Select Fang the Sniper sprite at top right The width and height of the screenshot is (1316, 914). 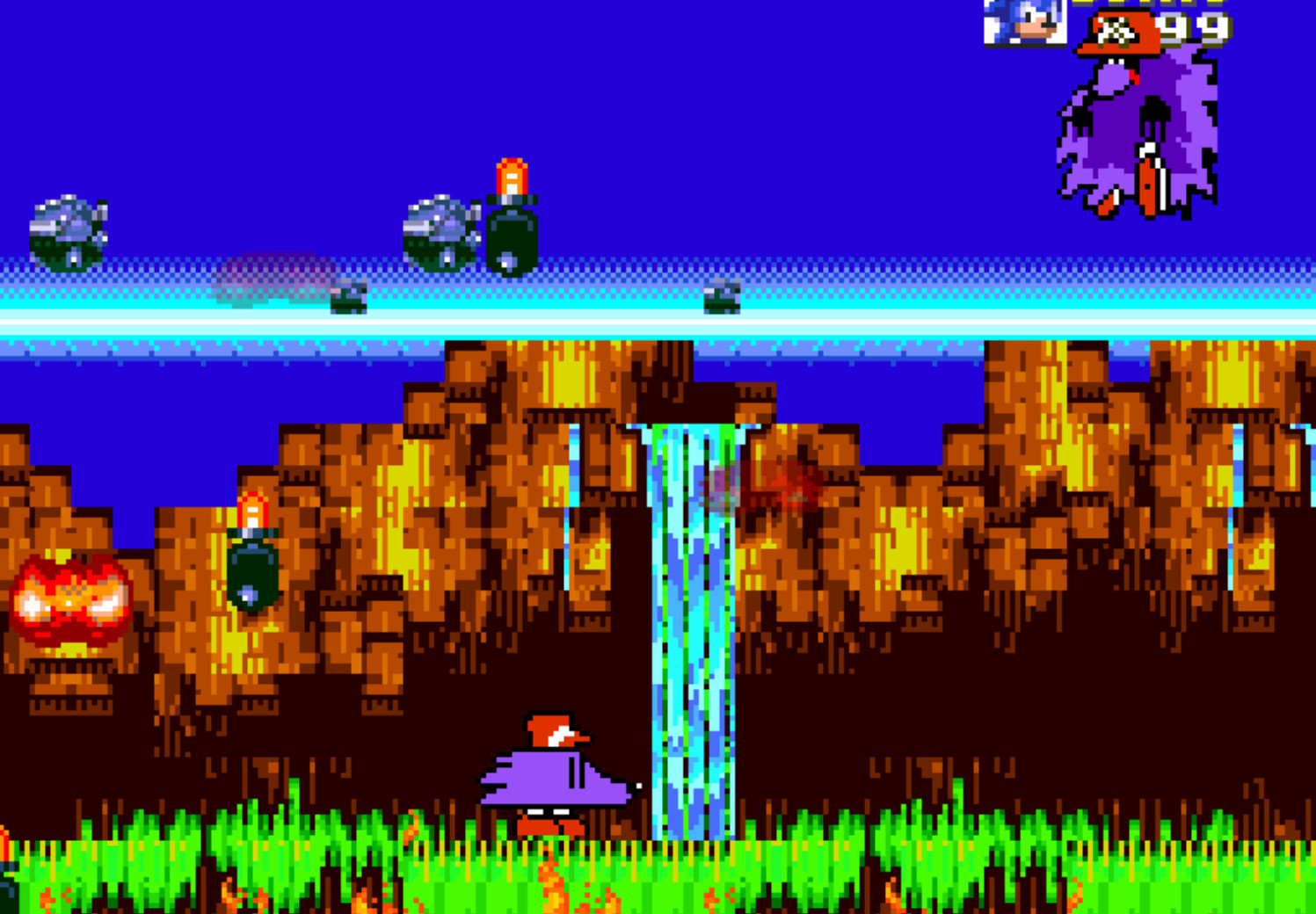[x=1134, y=123]
